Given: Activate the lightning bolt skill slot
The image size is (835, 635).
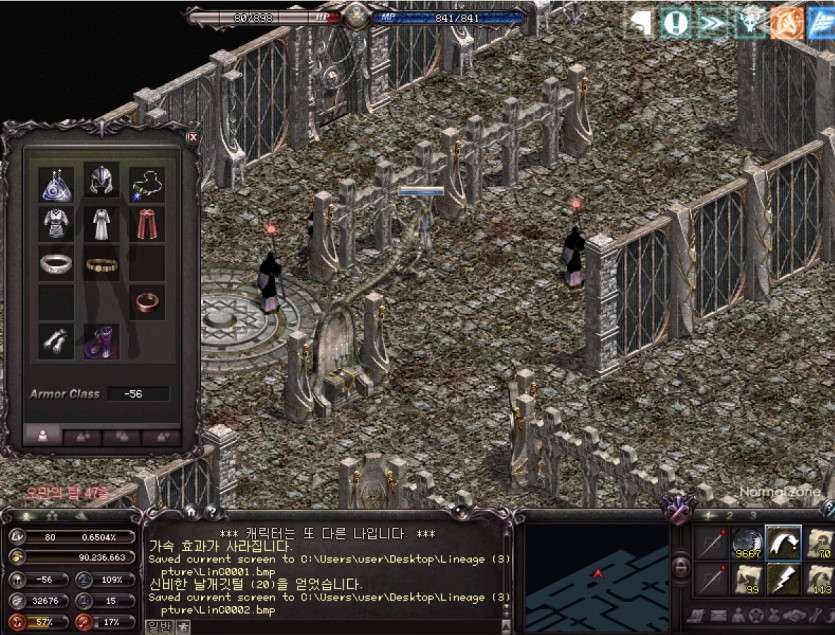Looking at the screenshot, I should [784, 580].
